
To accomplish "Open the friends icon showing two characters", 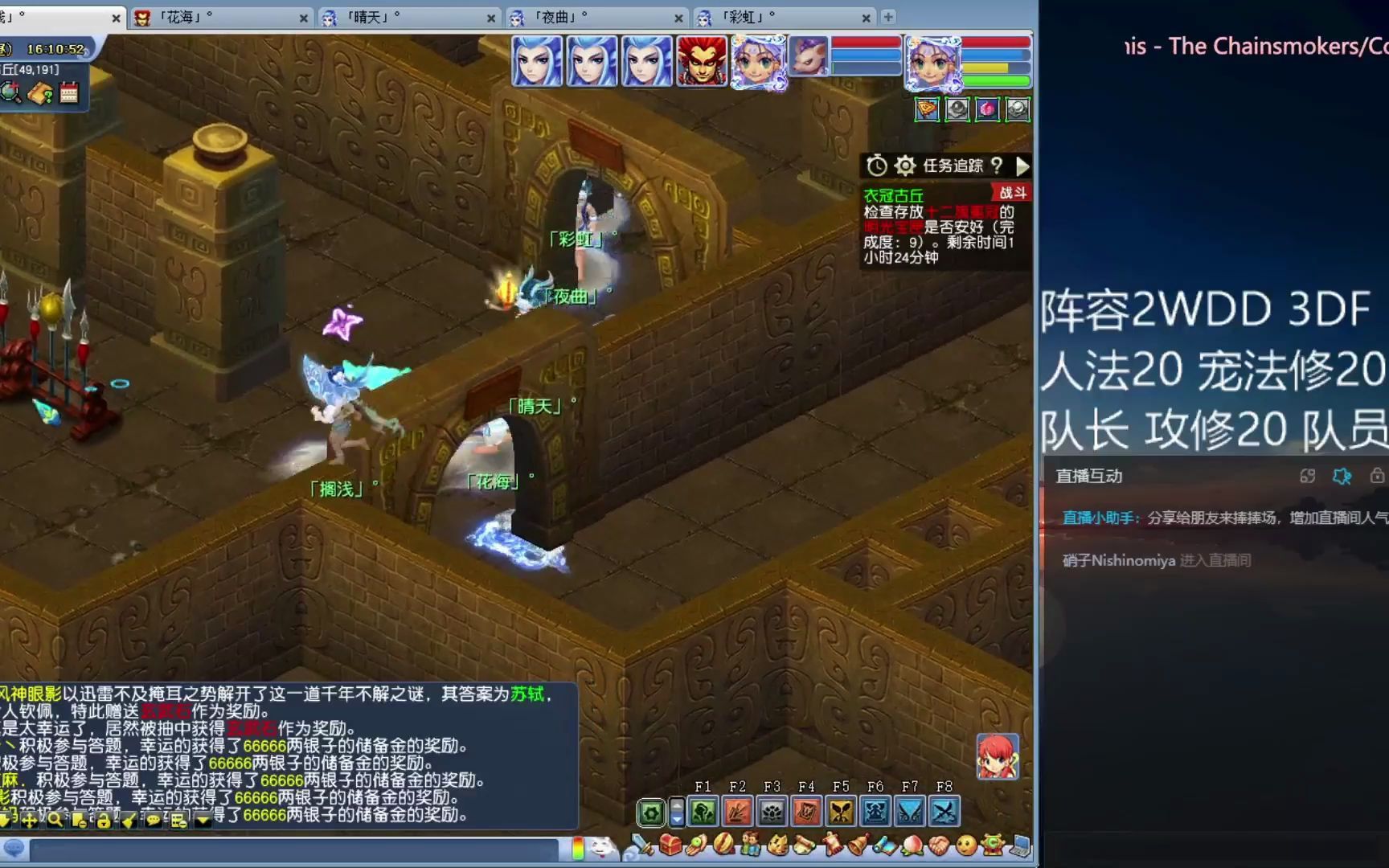I will click(x=750, y=845).
